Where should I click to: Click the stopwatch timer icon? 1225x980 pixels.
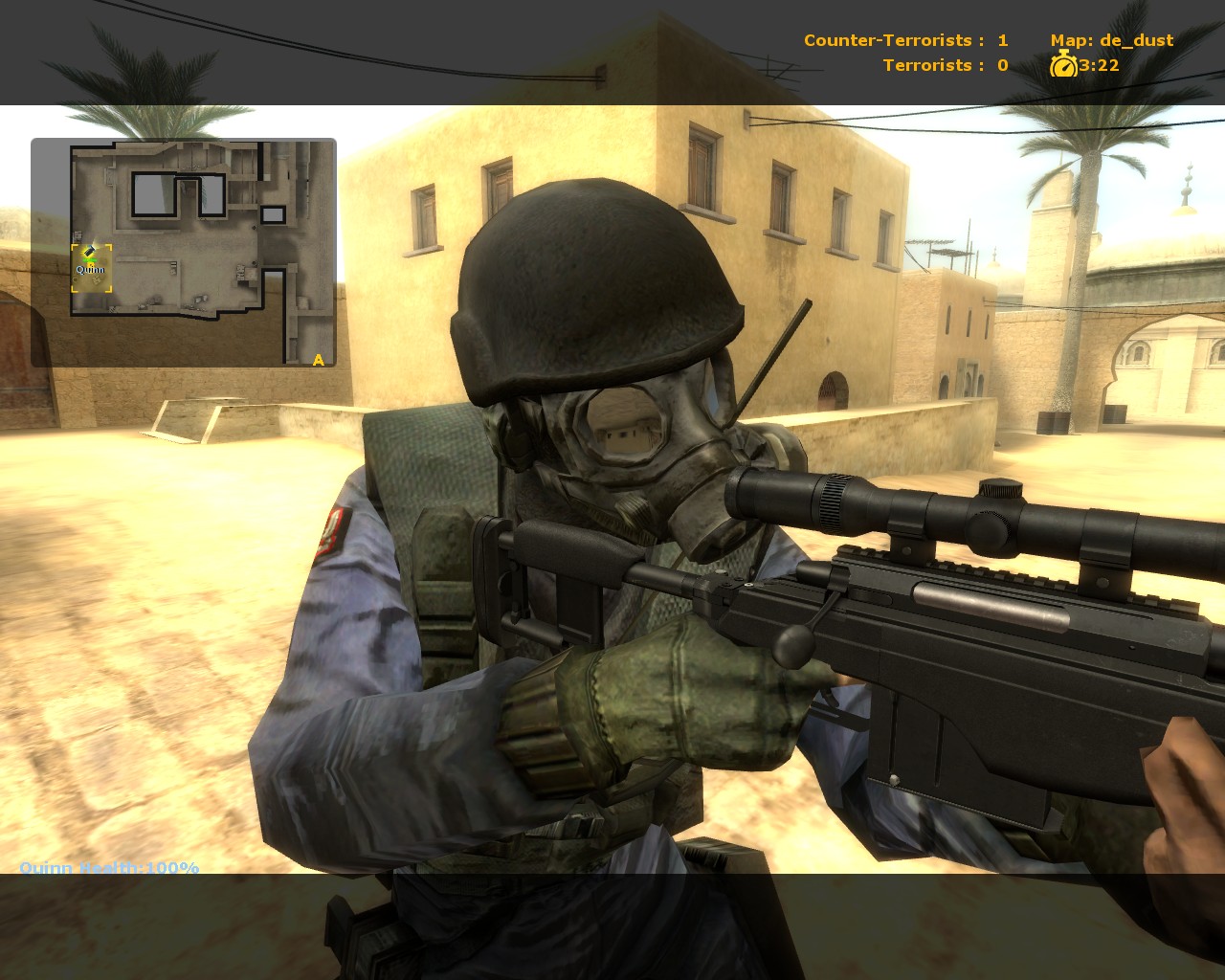point(1065,65)
